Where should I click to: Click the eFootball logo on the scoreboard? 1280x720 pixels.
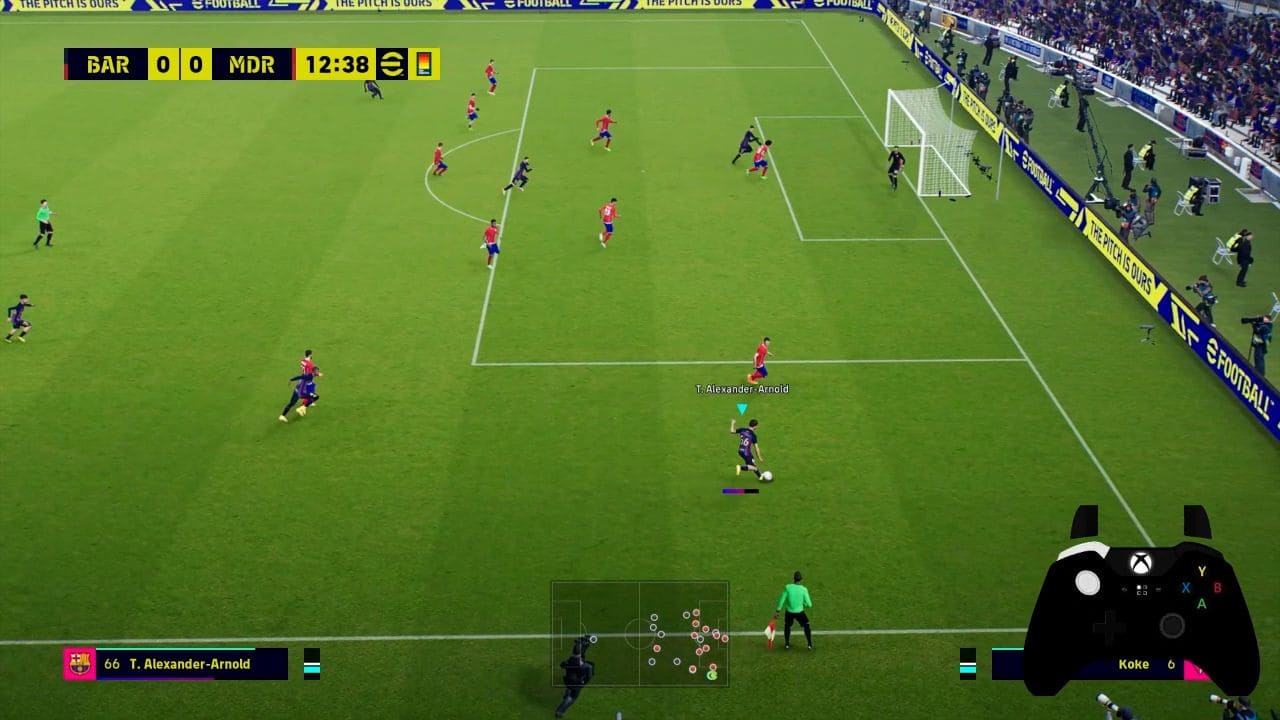[391, 64]
